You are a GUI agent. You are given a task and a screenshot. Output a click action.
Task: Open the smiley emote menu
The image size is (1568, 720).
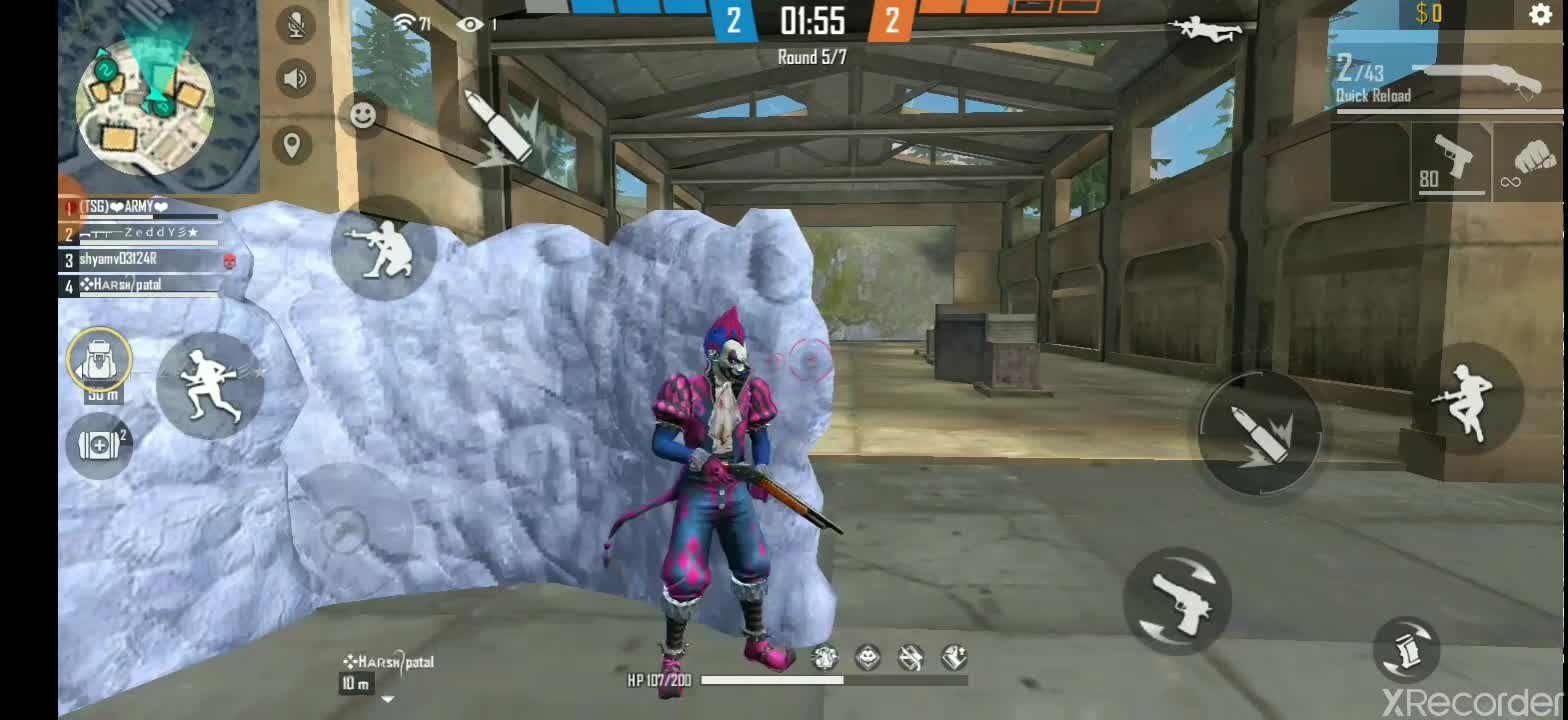363,115
